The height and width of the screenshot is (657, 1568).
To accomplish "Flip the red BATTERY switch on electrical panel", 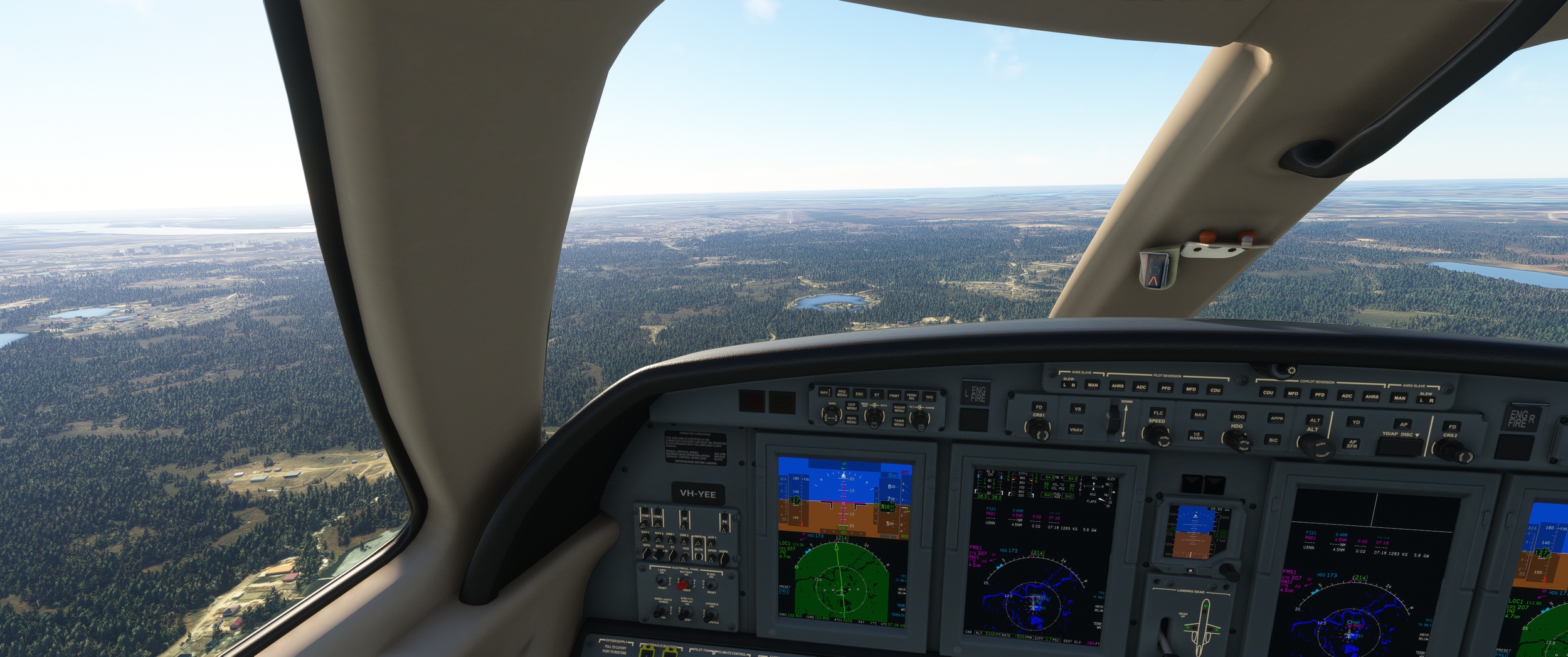I will (683, 584).
